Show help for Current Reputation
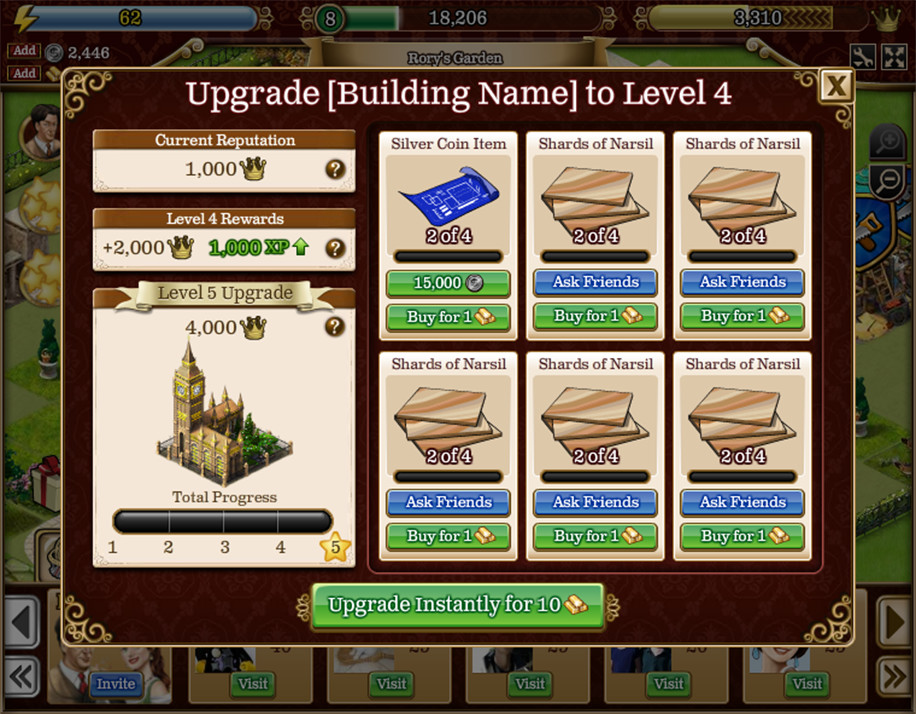The image size is (916, 714). (x=335, y=169)
